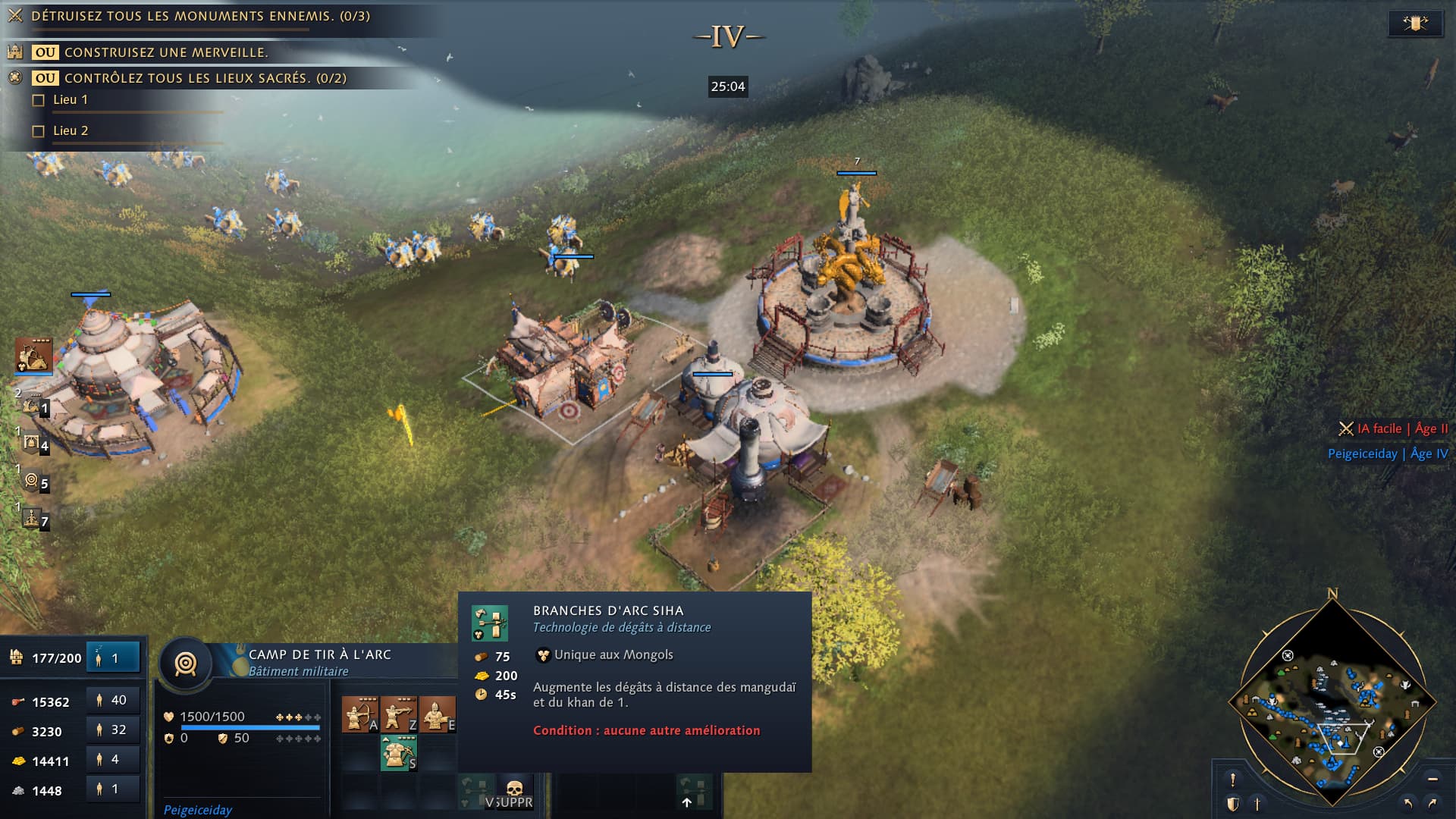Select the 32 wood villagers
The height and width of the screenshot is (819, 1456).
pyautogui.click(x=112, y=730)
